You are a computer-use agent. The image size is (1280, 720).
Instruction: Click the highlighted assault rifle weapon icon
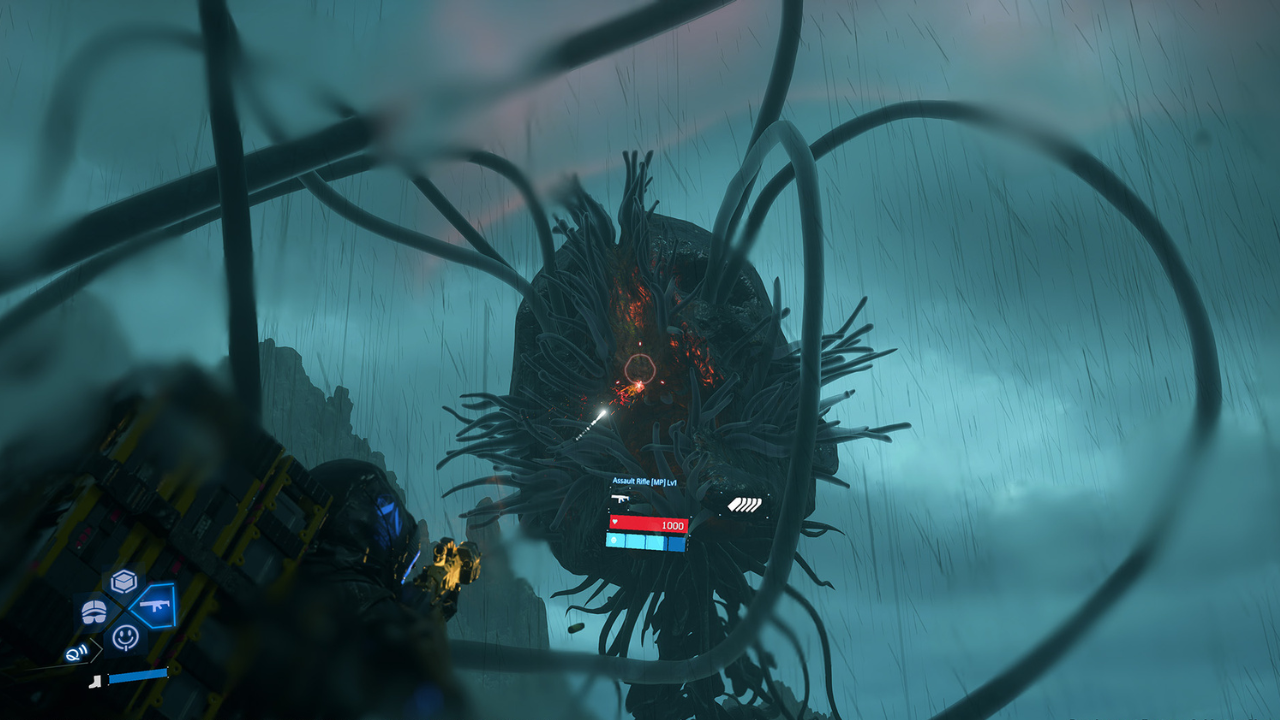pyautogui.click(x=155, y=606)
